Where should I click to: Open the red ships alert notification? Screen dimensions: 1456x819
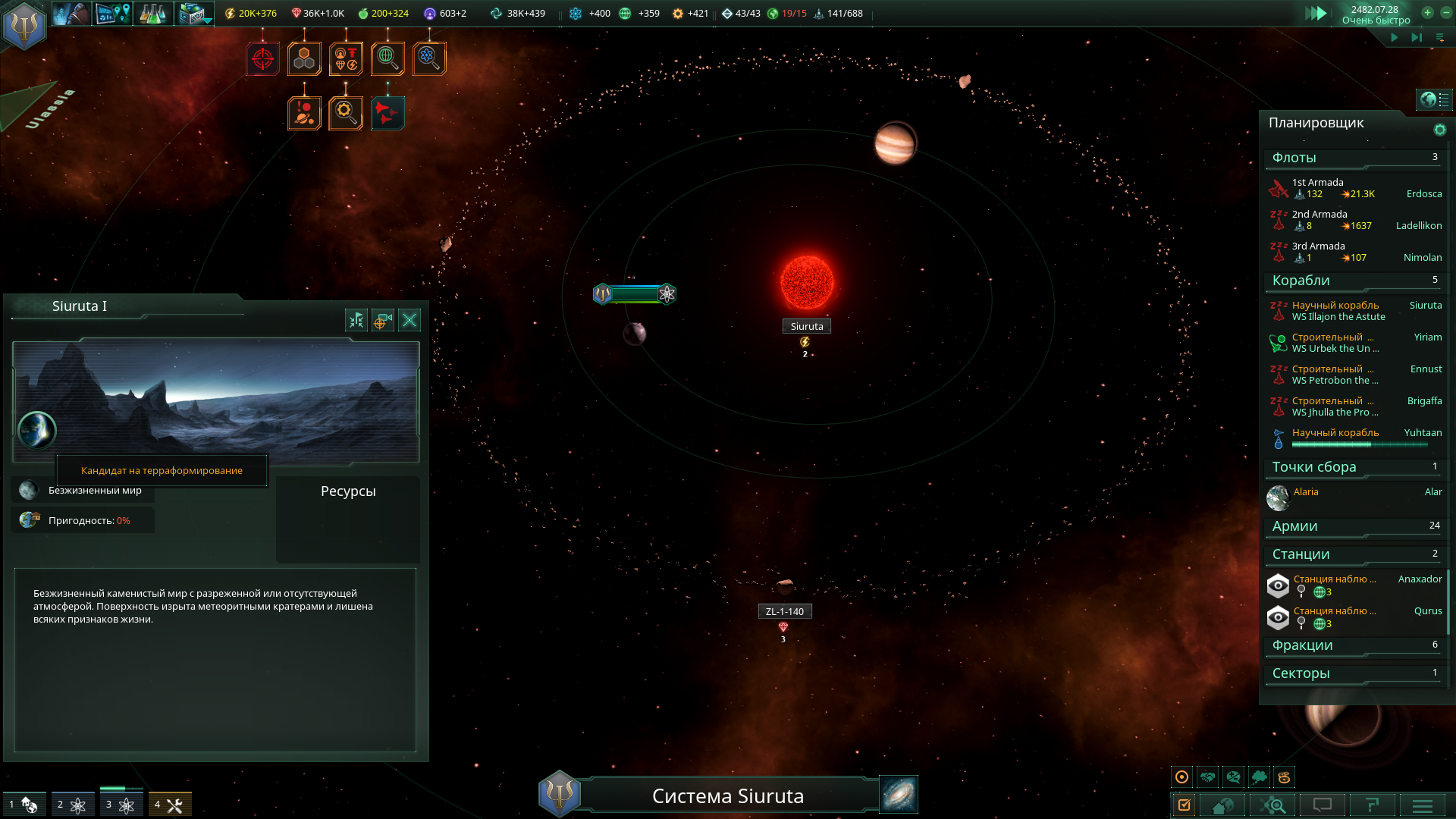point(387,113)
